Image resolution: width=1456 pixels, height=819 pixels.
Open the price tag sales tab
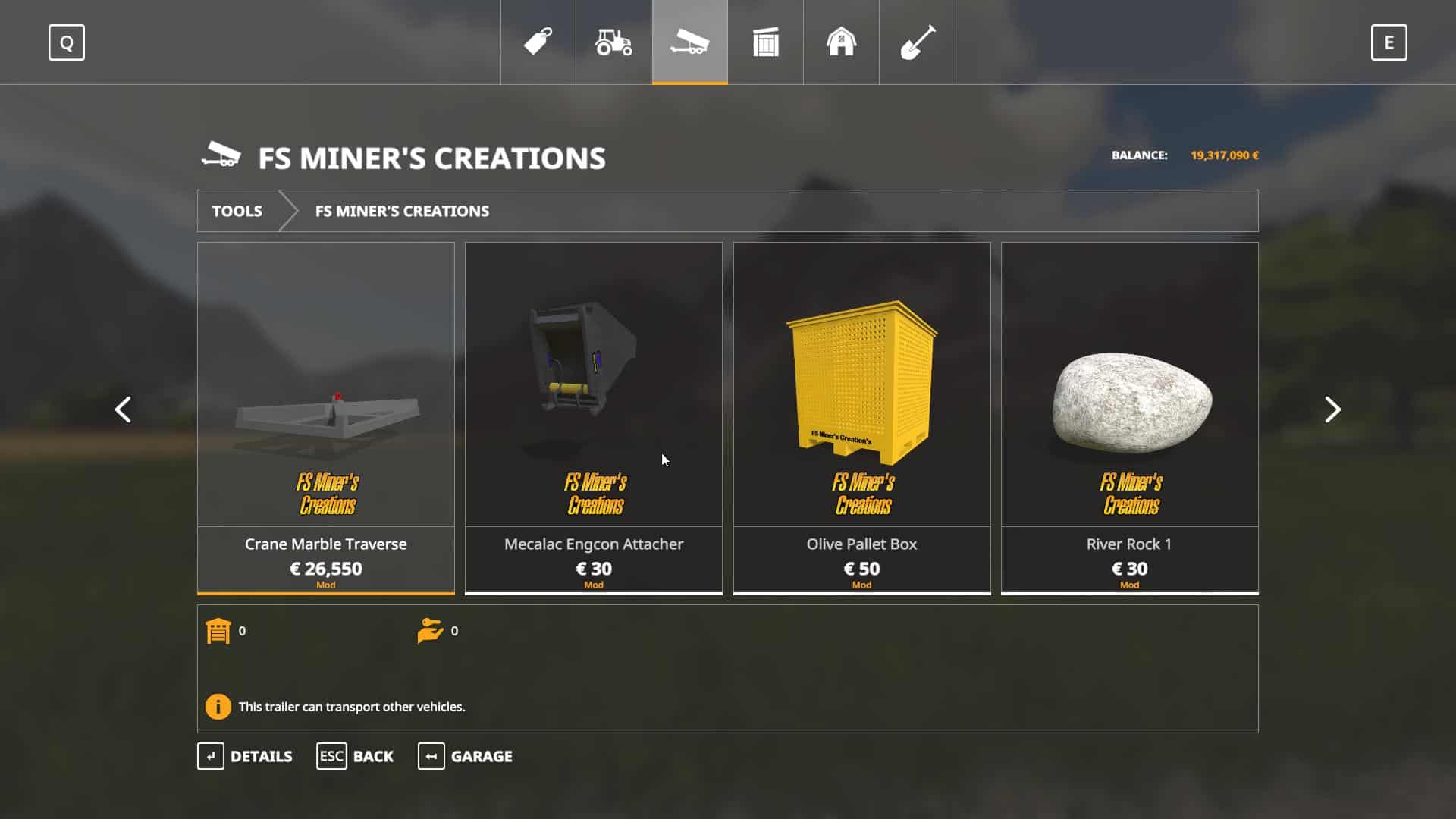[538, 42]
